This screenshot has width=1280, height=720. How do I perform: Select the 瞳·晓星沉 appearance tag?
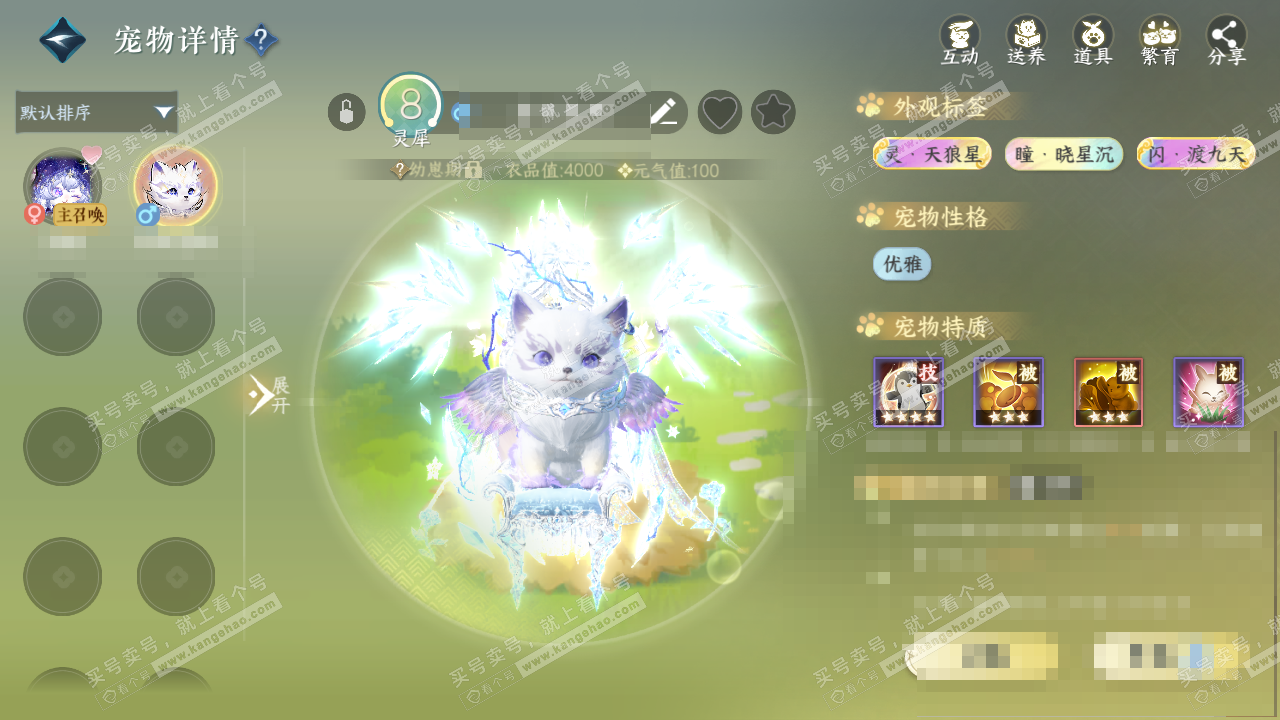point(1064,154)
